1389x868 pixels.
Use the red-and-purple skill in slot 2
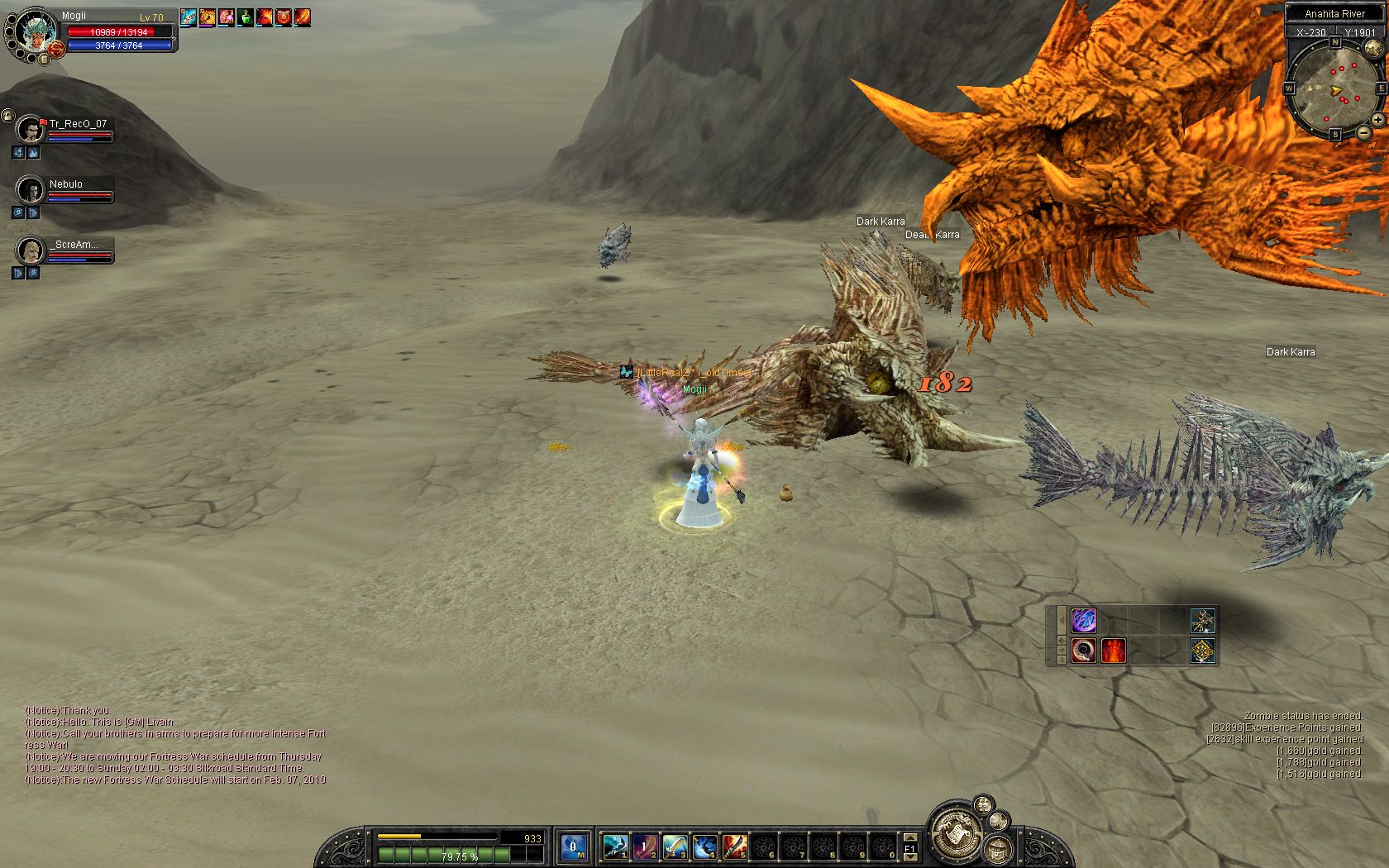pyautogui.click(x=644, y=846)
